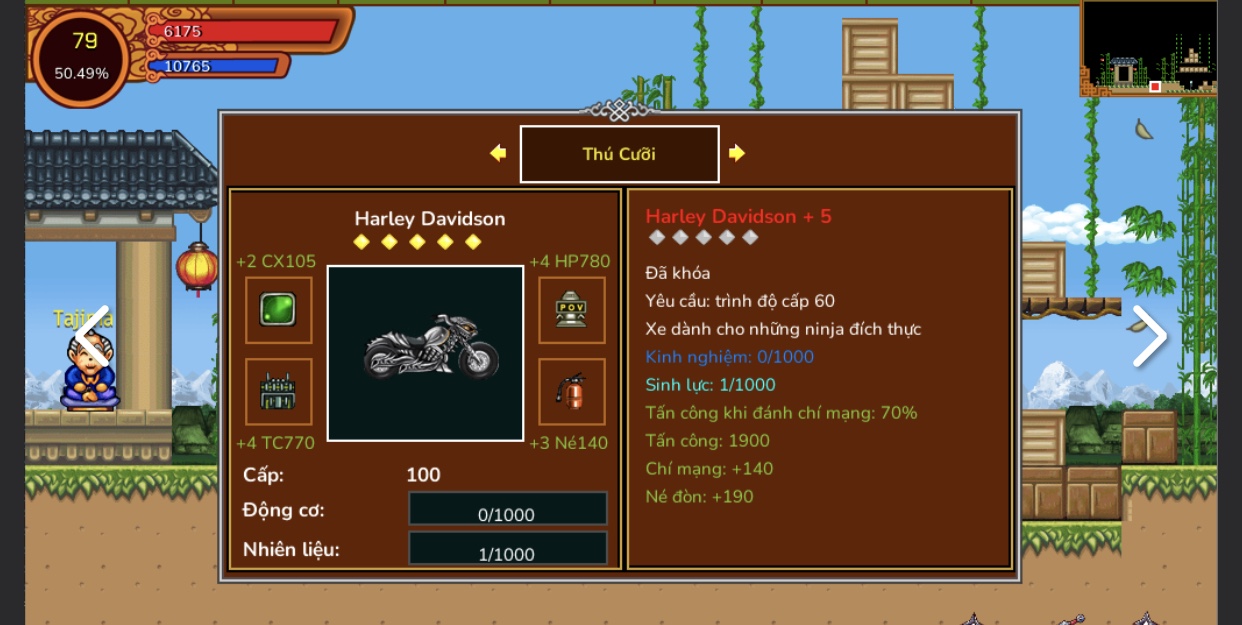The height and width of the screenshot is (625, 1242).
Task: Select the POV lantern slot labeled HP780
Action: tap(571, 310)
